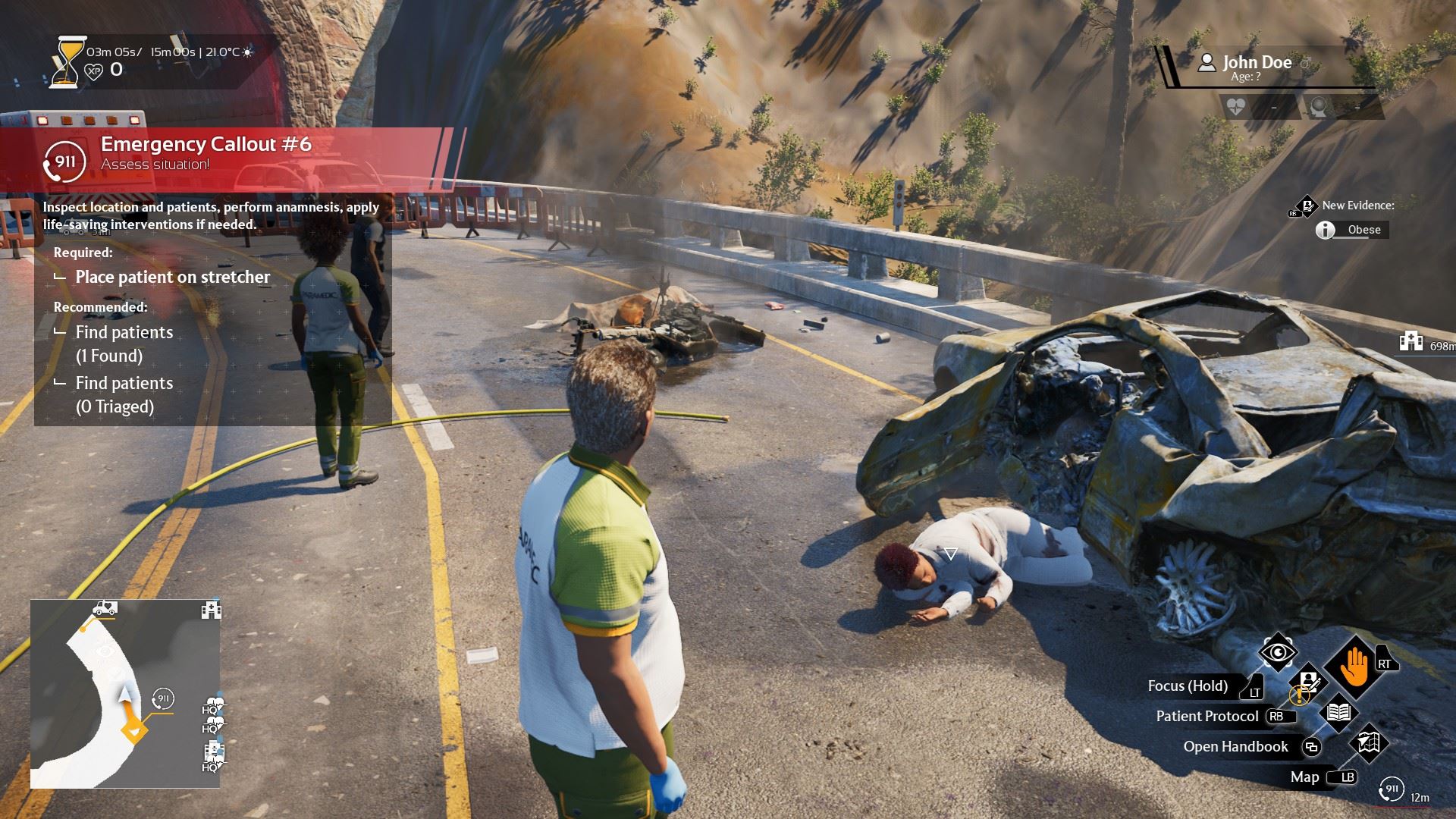
Task: Activate the orange hand interact icon
Action: pyautogui.click(x=1354, y=667)
